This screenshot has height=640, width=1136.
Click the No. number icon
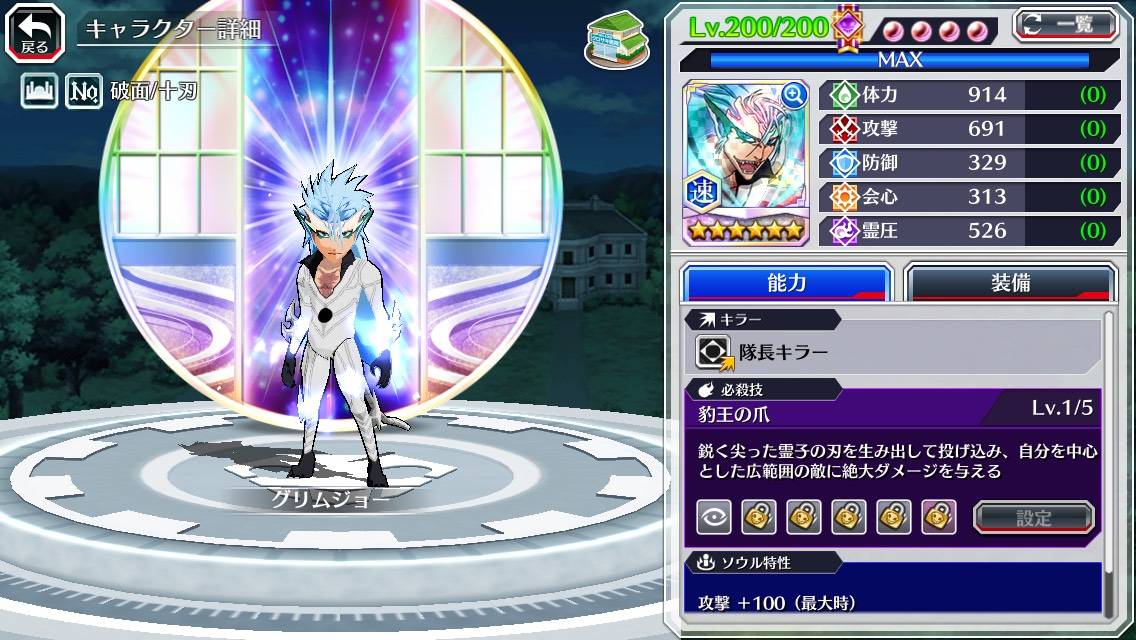84,93
